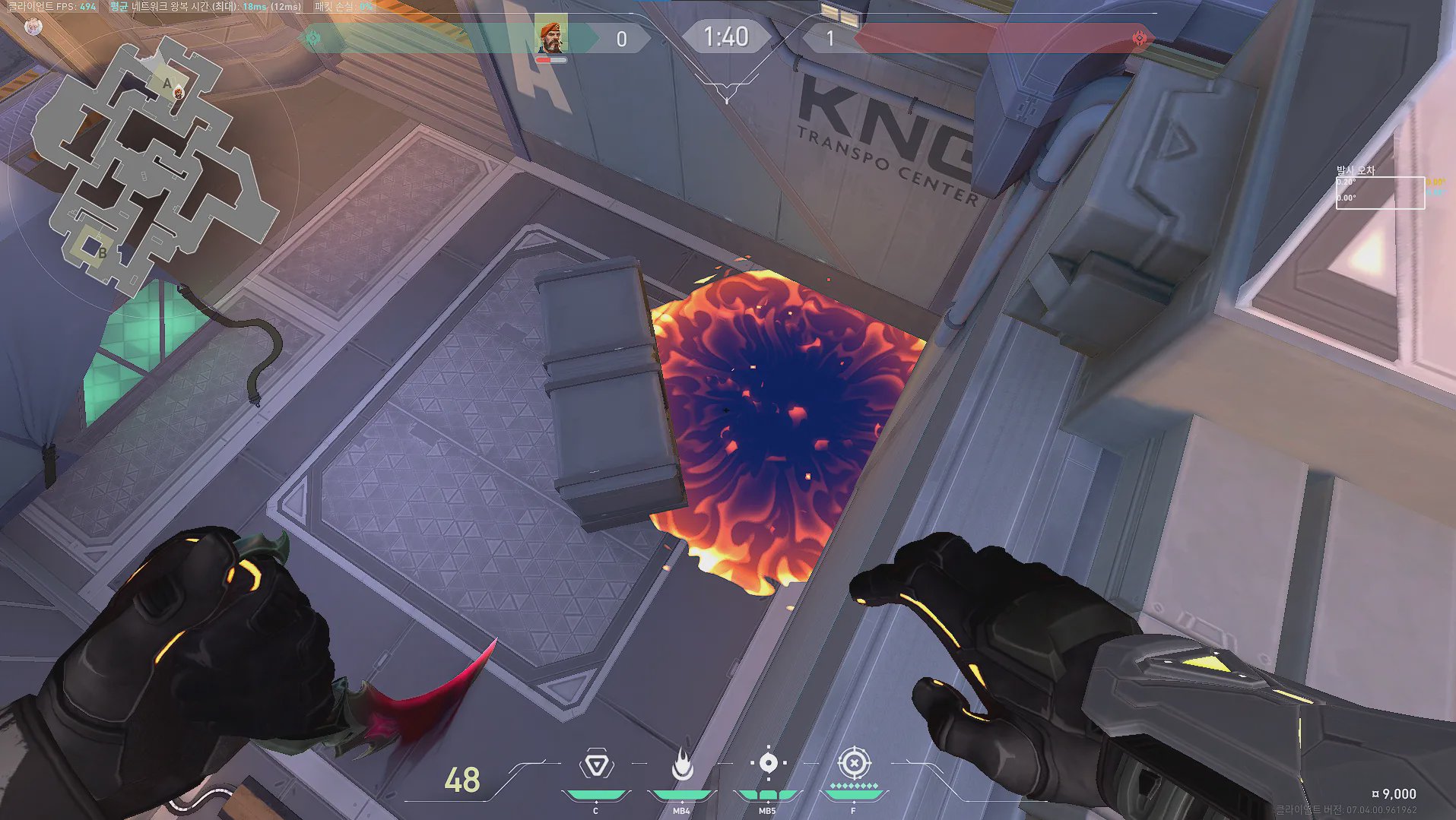Activate the Stim Beacon ability icon
Screen dimensions: 1456x820
pyautogui.click(x=597, y=765)
